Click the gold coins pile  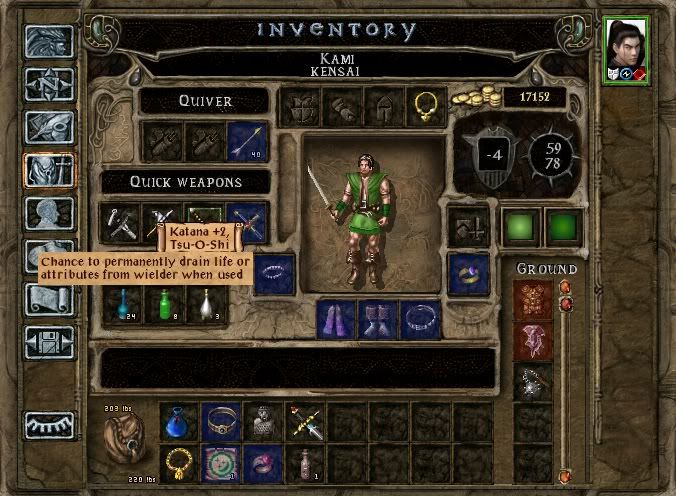coord(474,100)
